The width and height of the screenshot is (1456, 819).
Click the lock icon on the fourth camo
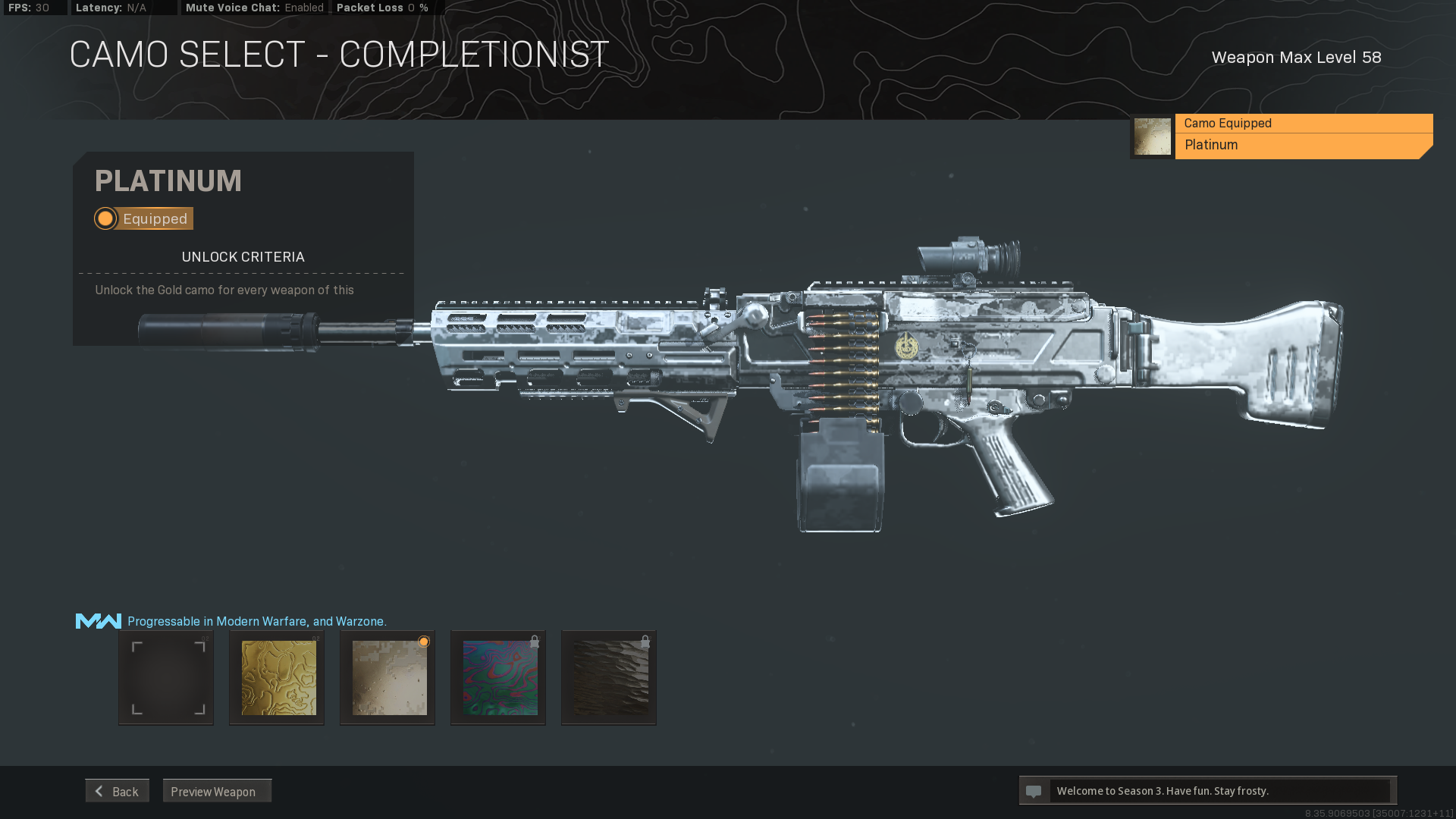point(536,640)
